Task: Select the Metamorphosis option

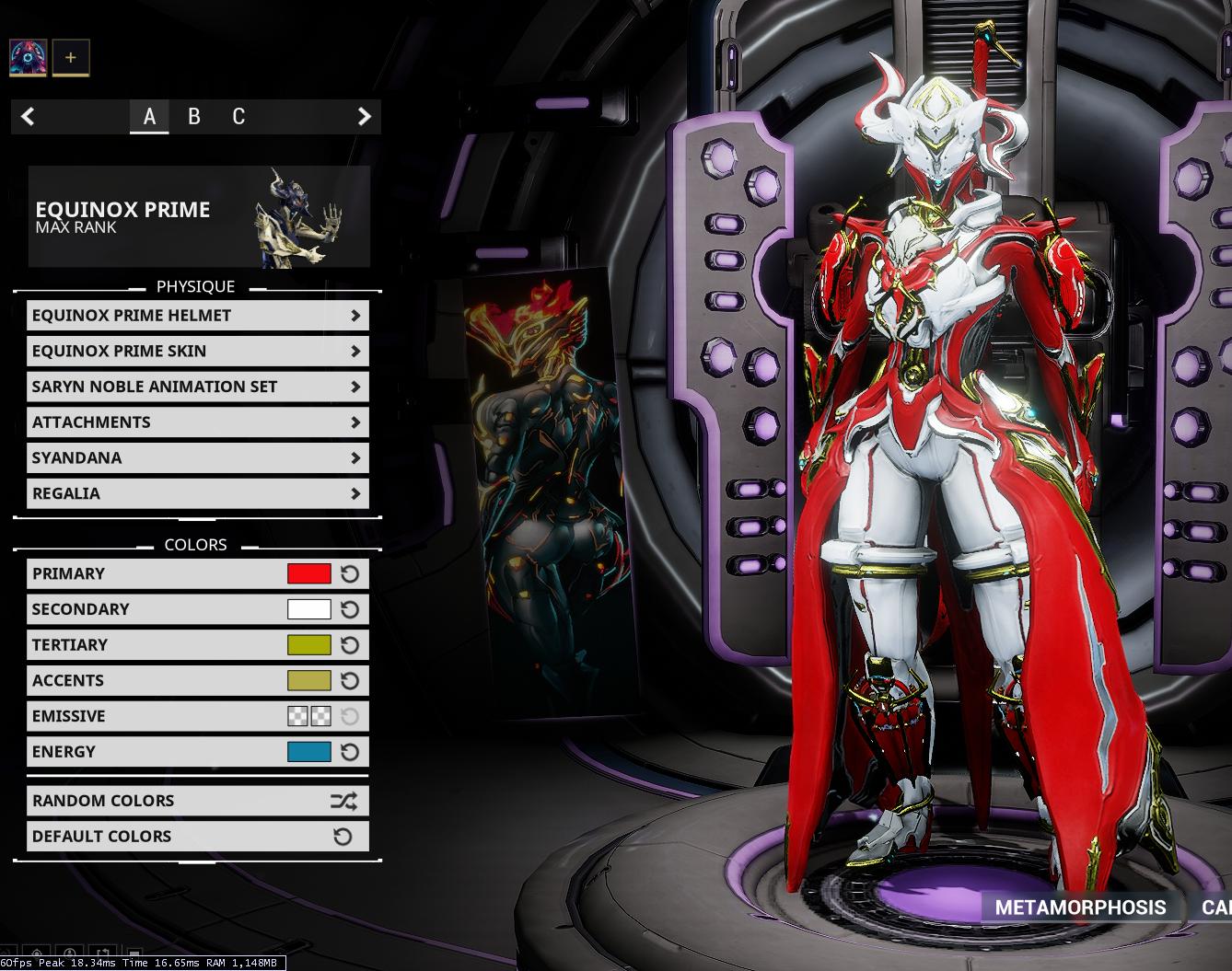Action: coord(1080,907)
